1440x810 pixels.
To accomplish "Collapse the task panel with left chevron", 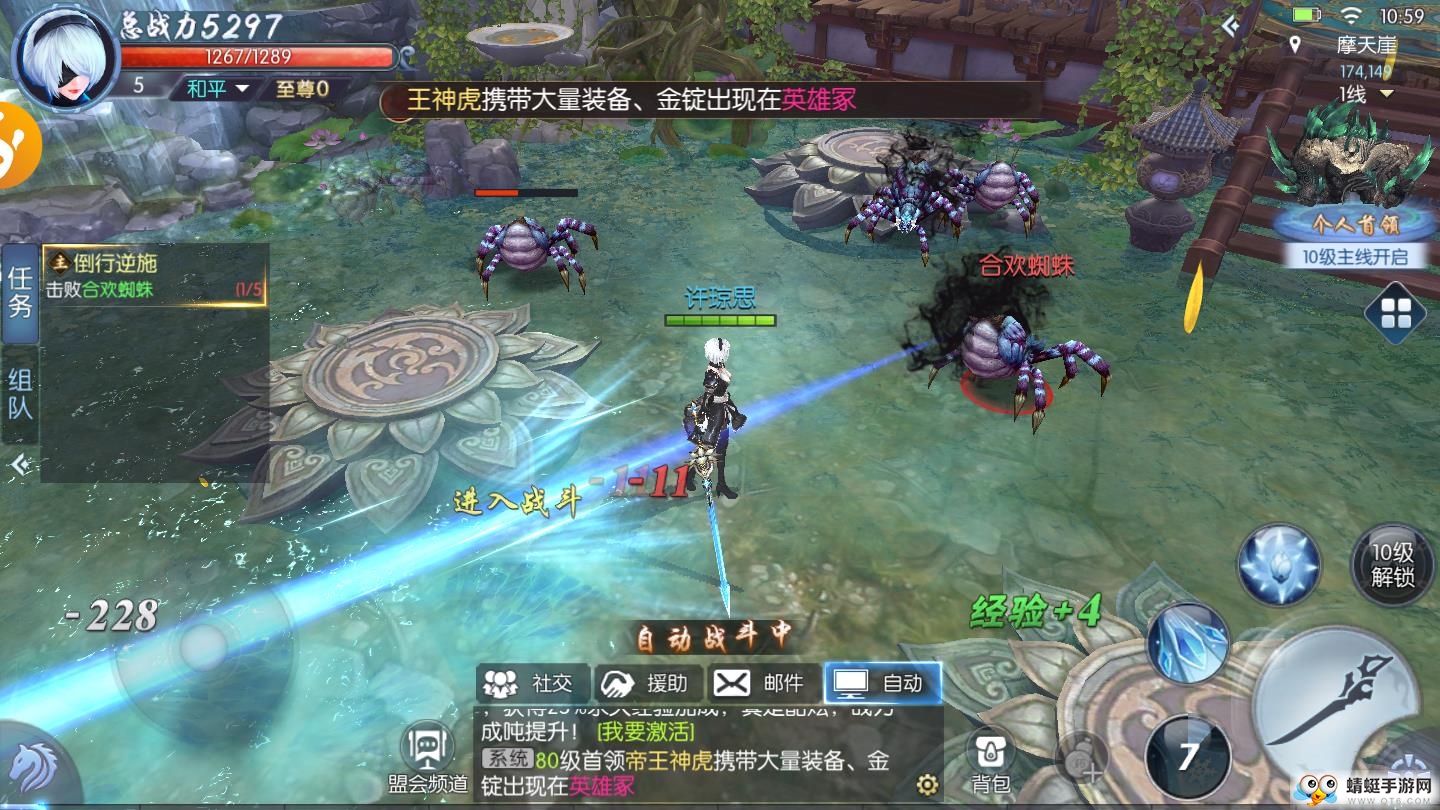I will [22, 463].
